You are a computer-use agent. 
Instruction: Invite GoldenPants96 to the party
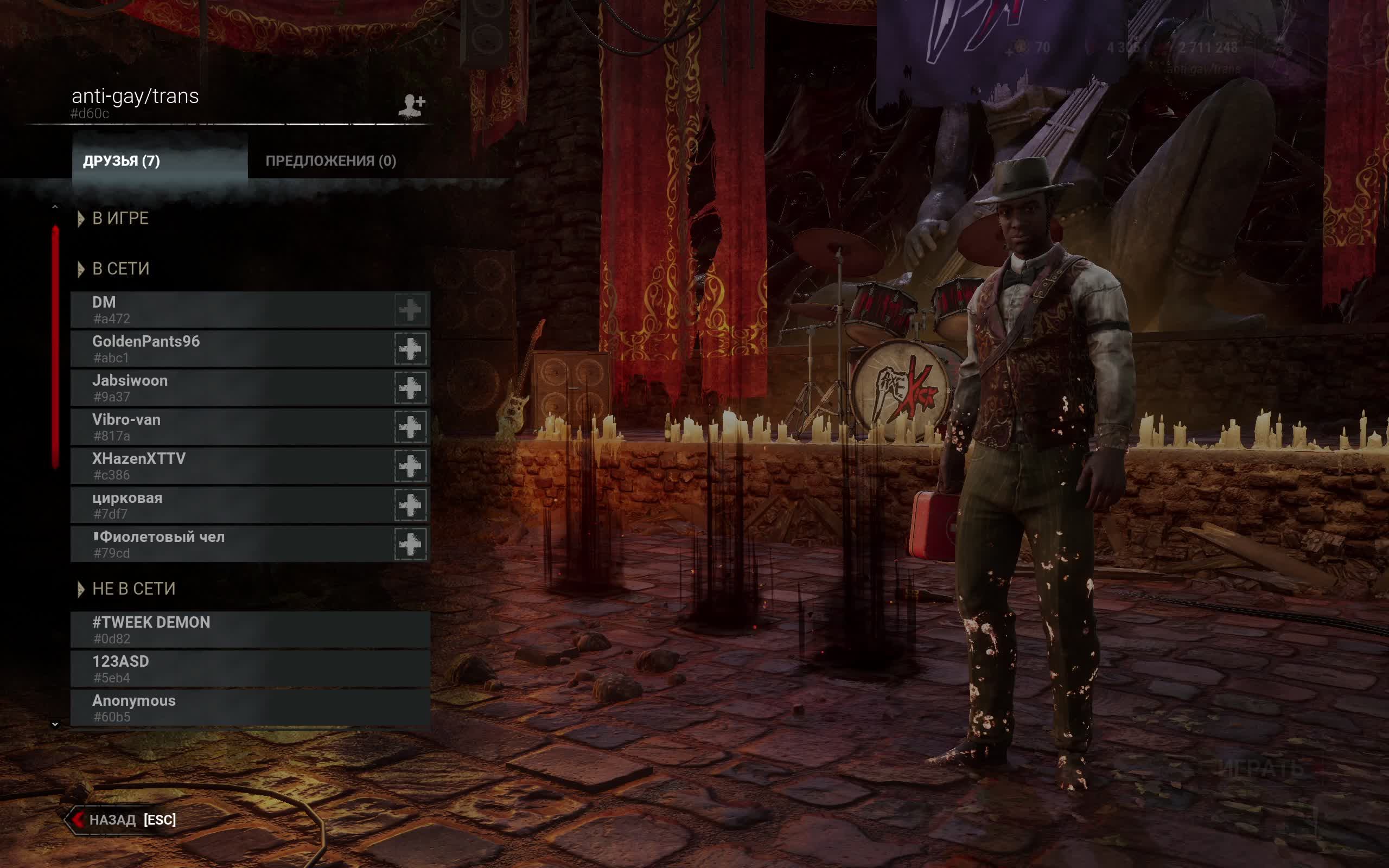410,349
